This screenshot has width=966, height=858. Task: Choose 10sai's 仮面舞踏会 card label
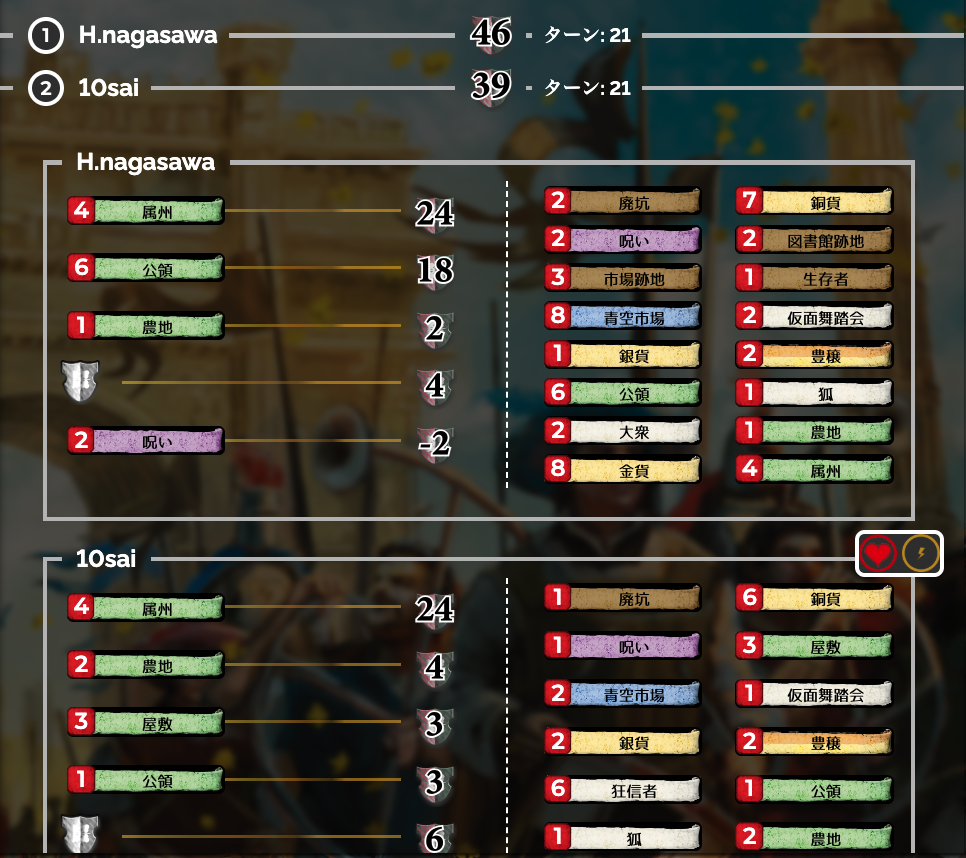pyautogui.click(x=826, y=693)
